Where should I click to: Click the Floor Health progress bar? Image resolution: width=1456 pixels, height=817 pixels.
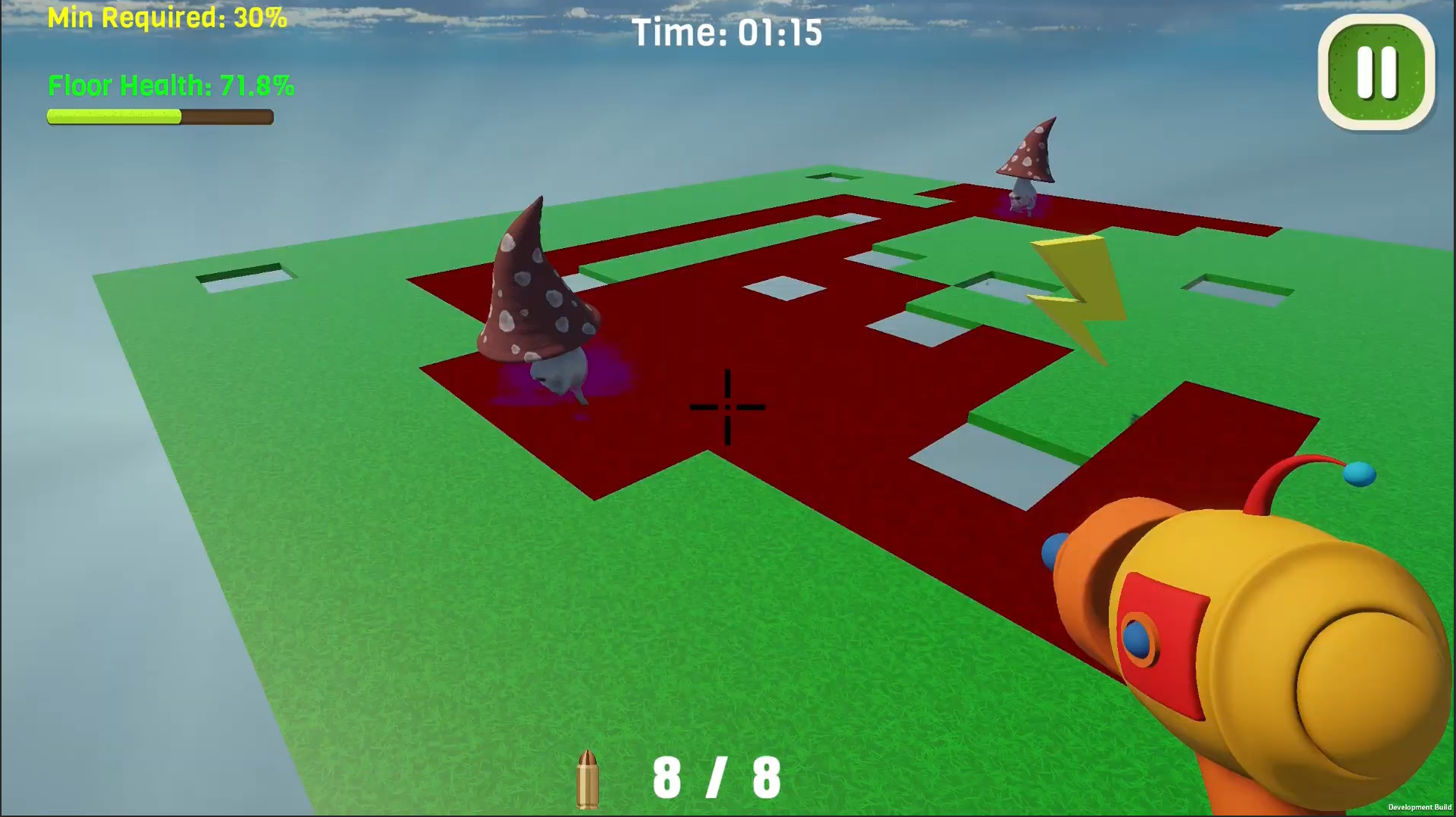click(159, 116)
